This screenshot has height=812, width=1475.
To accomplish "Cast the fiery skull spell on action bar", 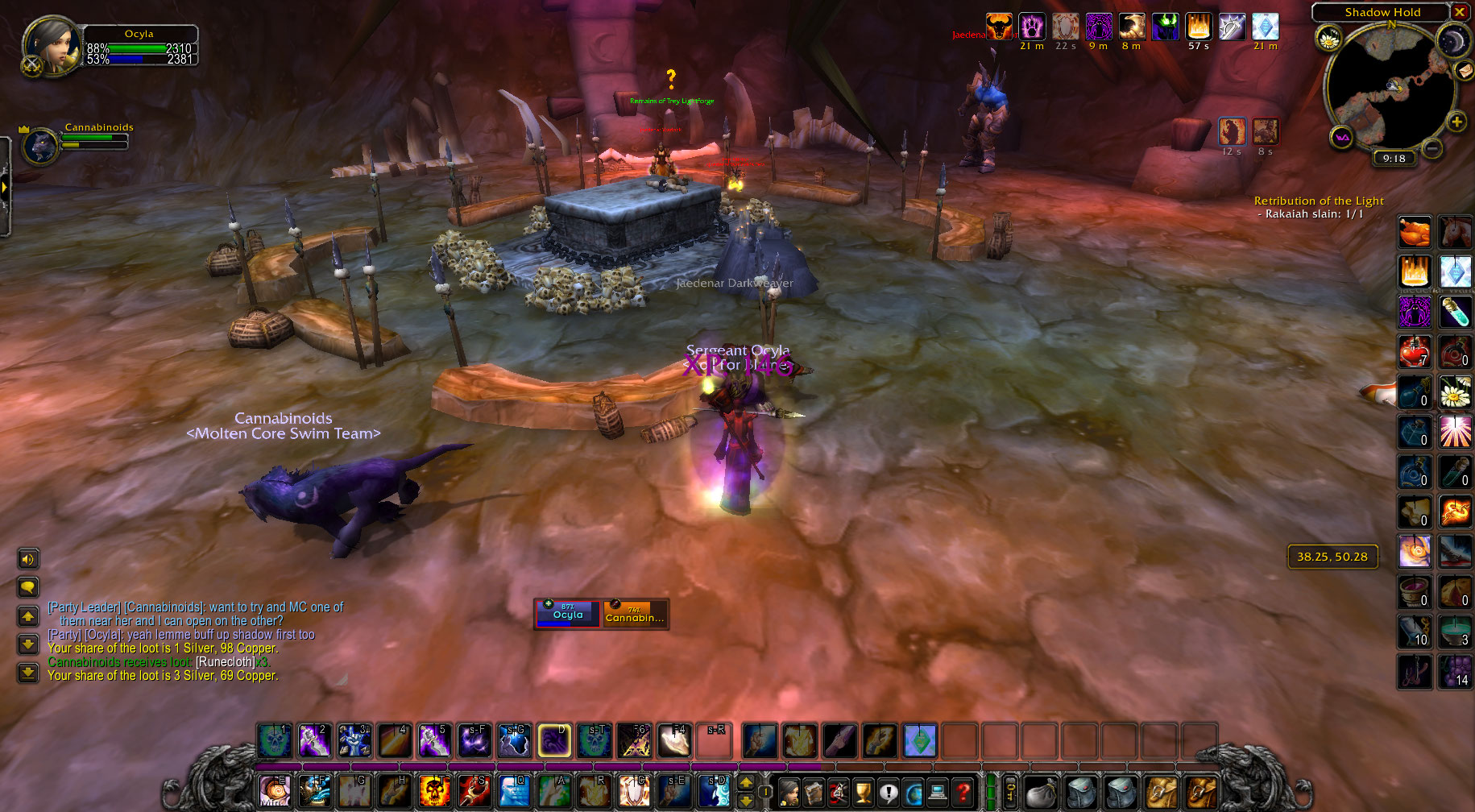I will tap(435, 790).
